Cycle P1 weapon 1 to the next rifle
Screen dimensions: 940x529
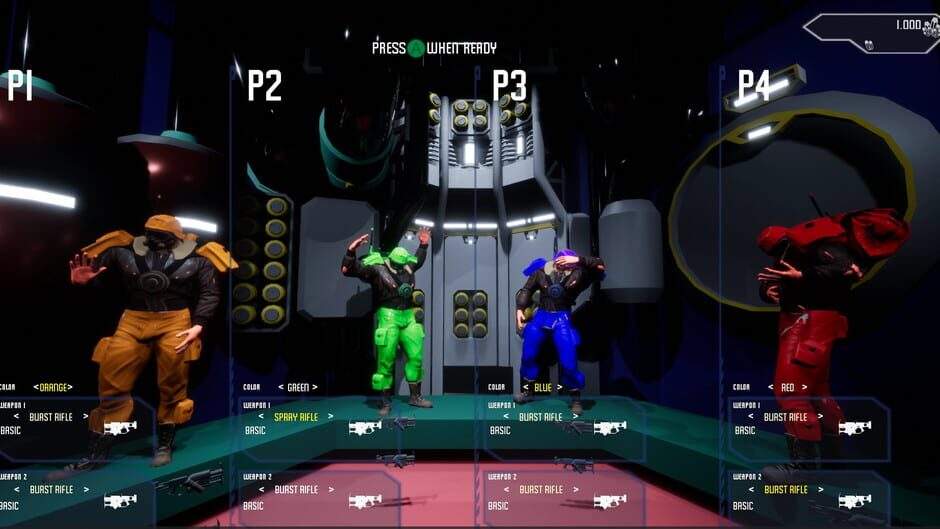(85, 416)
